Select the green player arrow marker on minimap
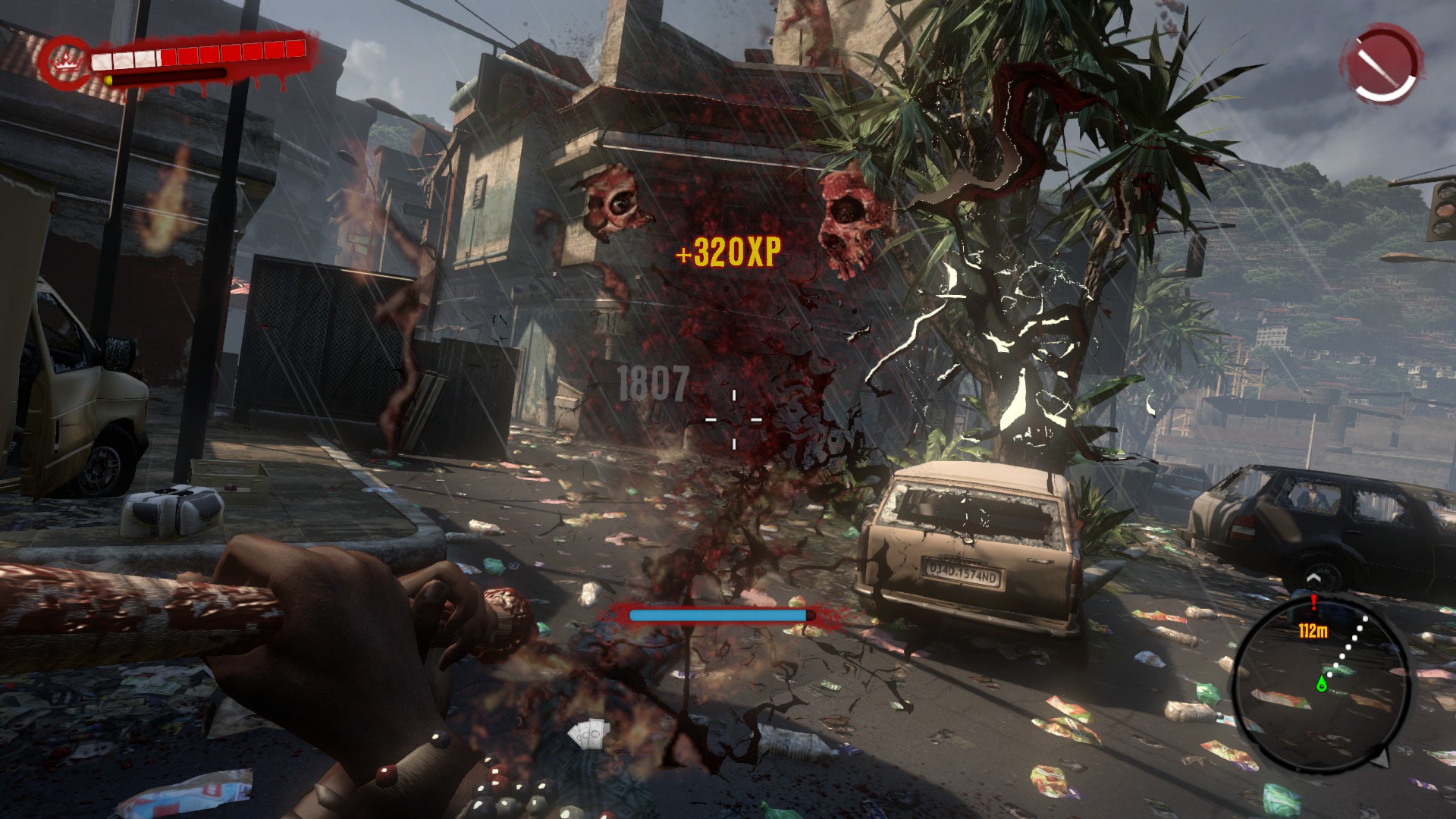The image size is (1456, 819). [1322, 683]
